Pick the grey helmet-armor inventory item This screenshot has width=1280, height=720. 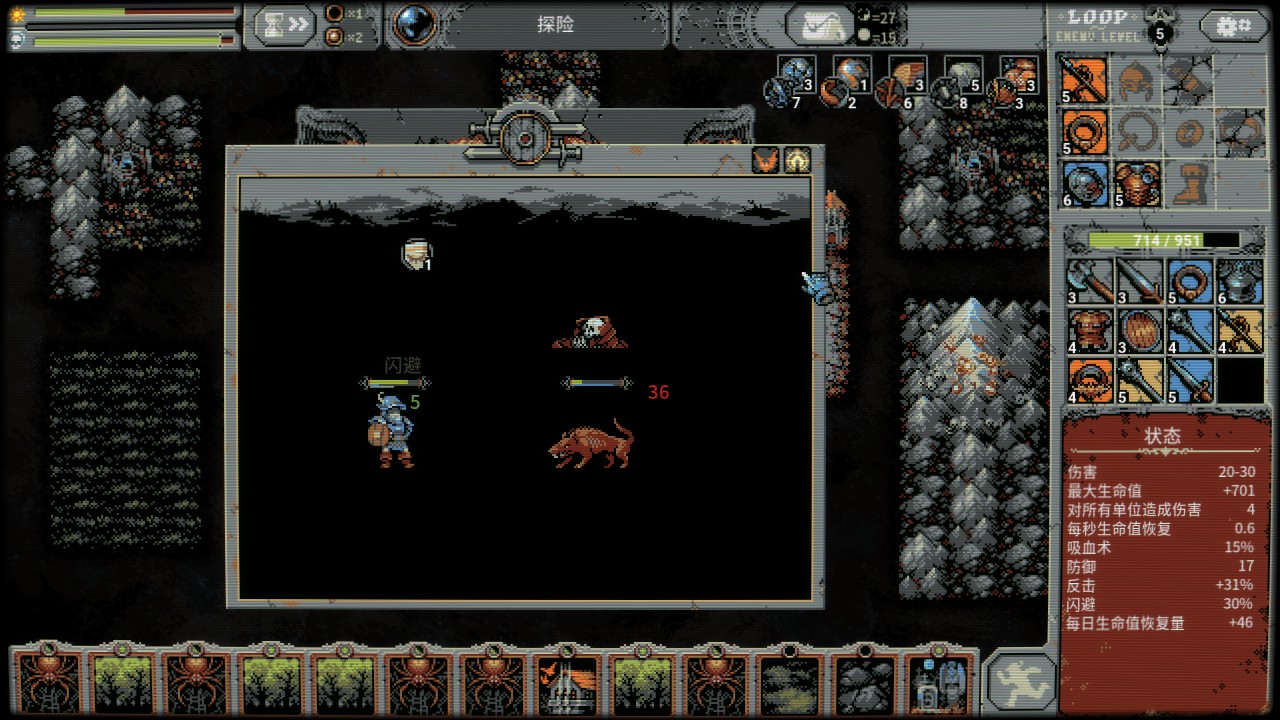pyautogui.click(x=1241, y=281)
